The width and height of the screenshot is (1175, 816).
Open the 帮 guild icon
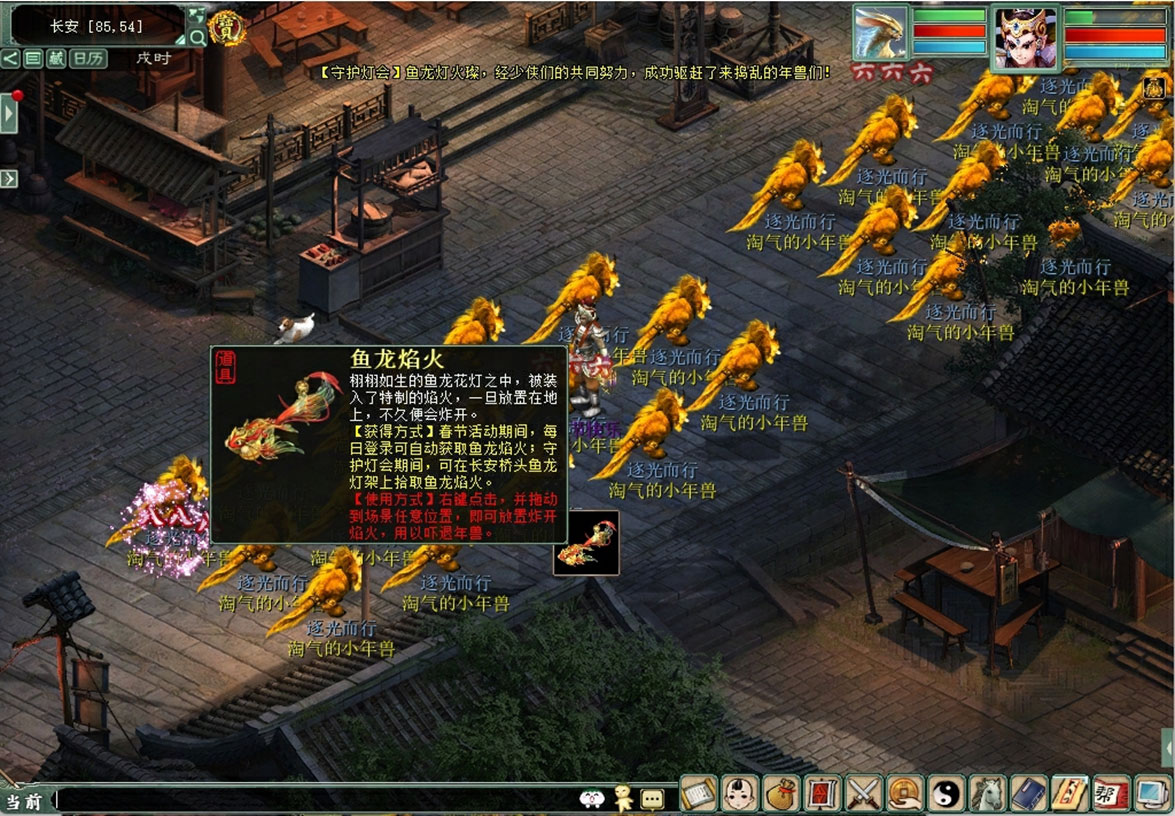(x=1109, y=793)
